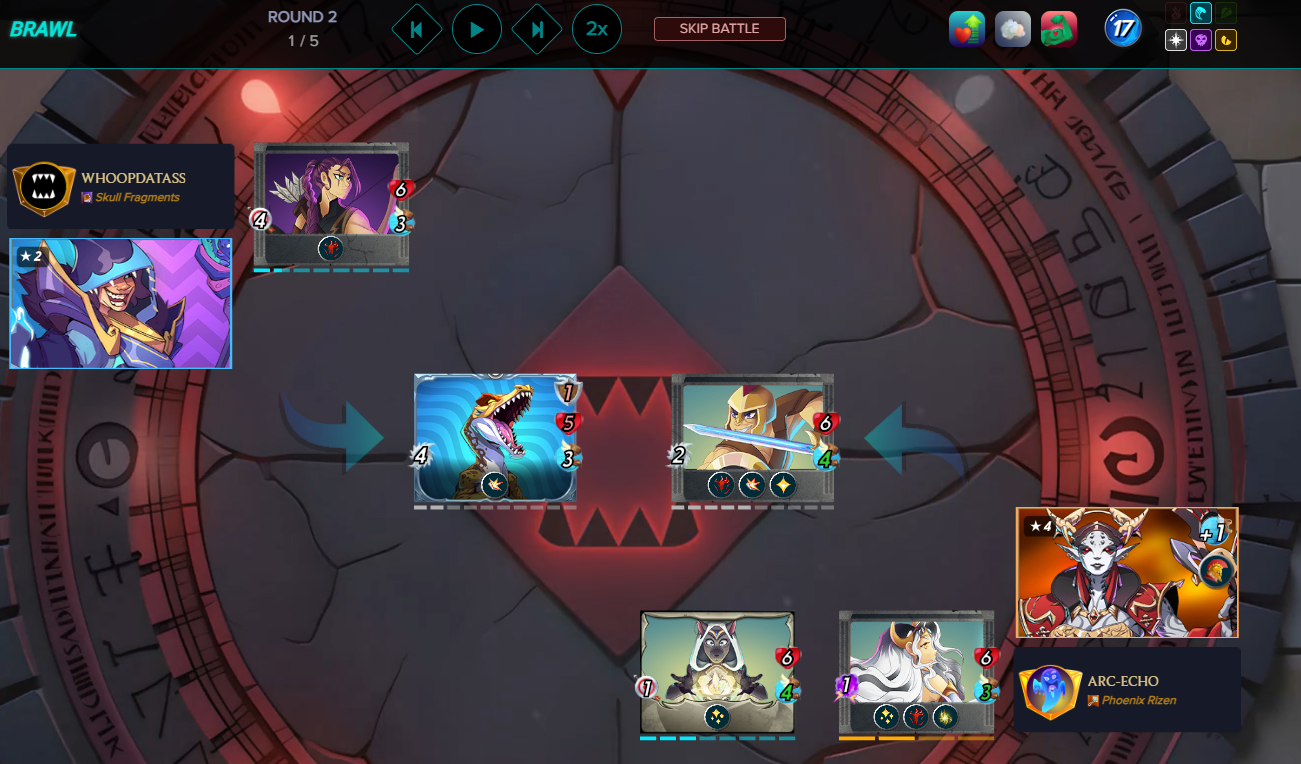
Task: Pick the white-haired horned mage card
Action: pos(916,673)
